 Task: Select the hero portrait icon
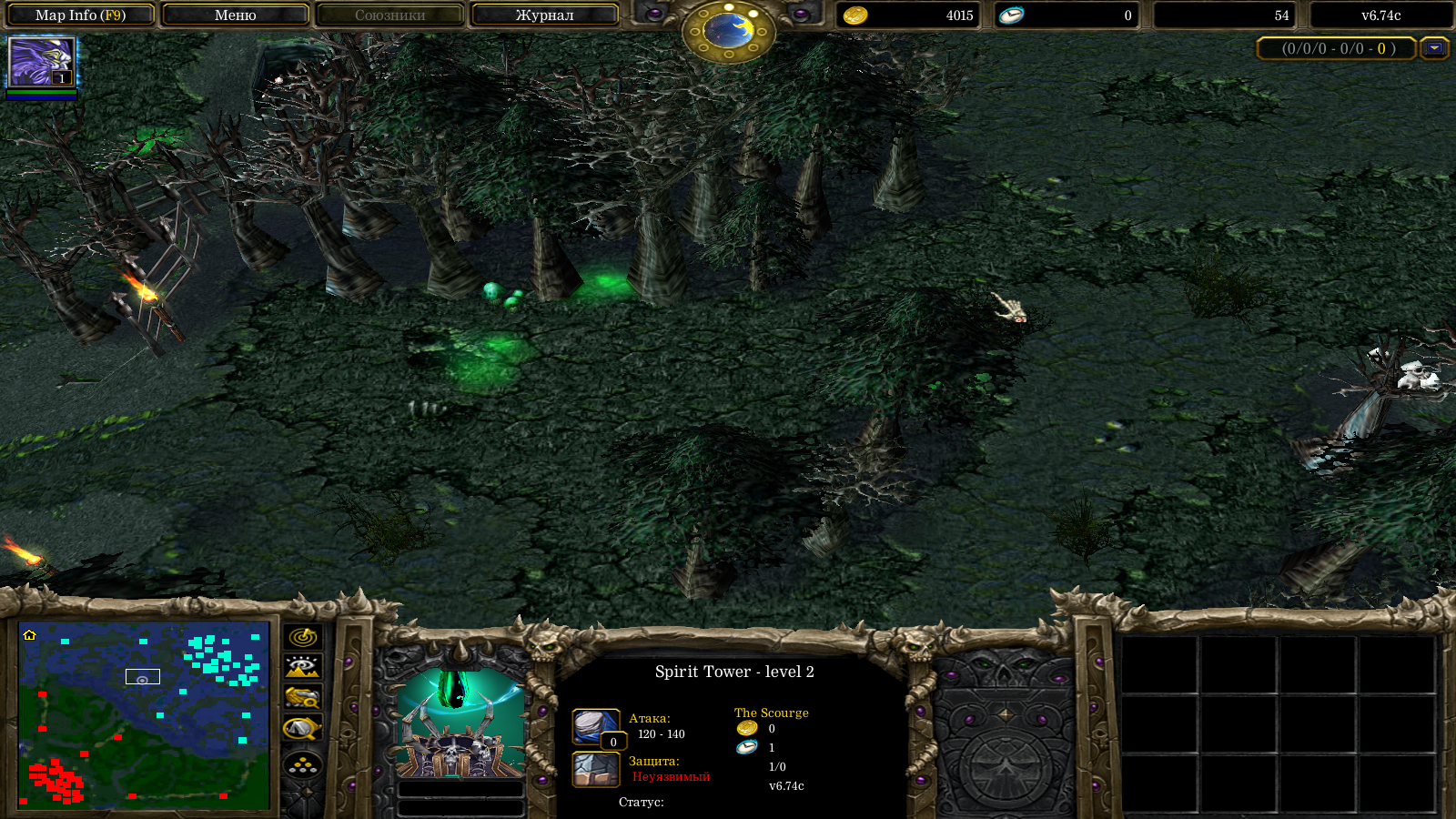pos(42,62)
